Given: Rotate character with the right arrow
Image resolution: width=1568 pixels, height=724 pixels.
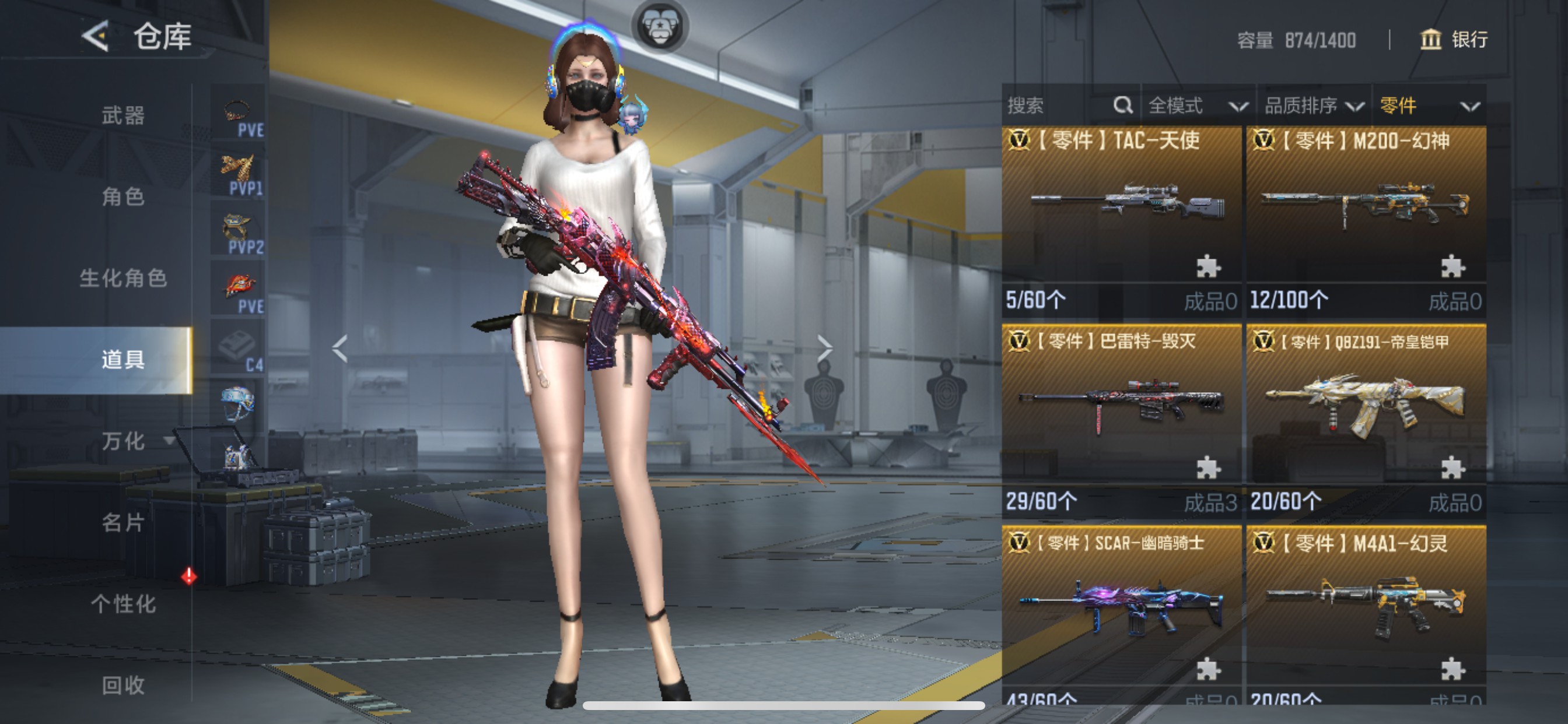Looking at the screenshot, I should point(824,349).
